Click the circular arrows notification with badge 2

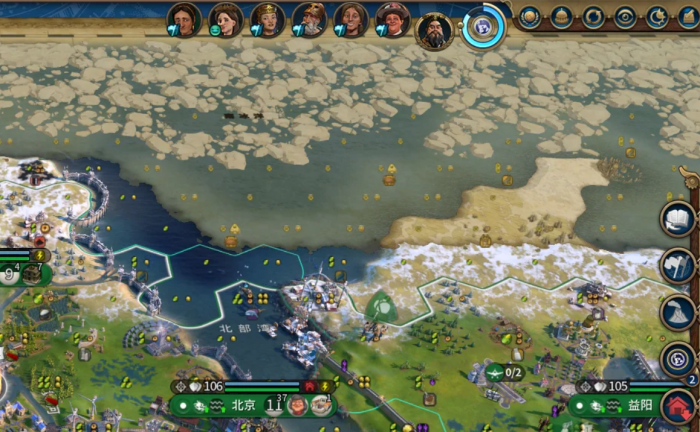[x=679, y=359]
